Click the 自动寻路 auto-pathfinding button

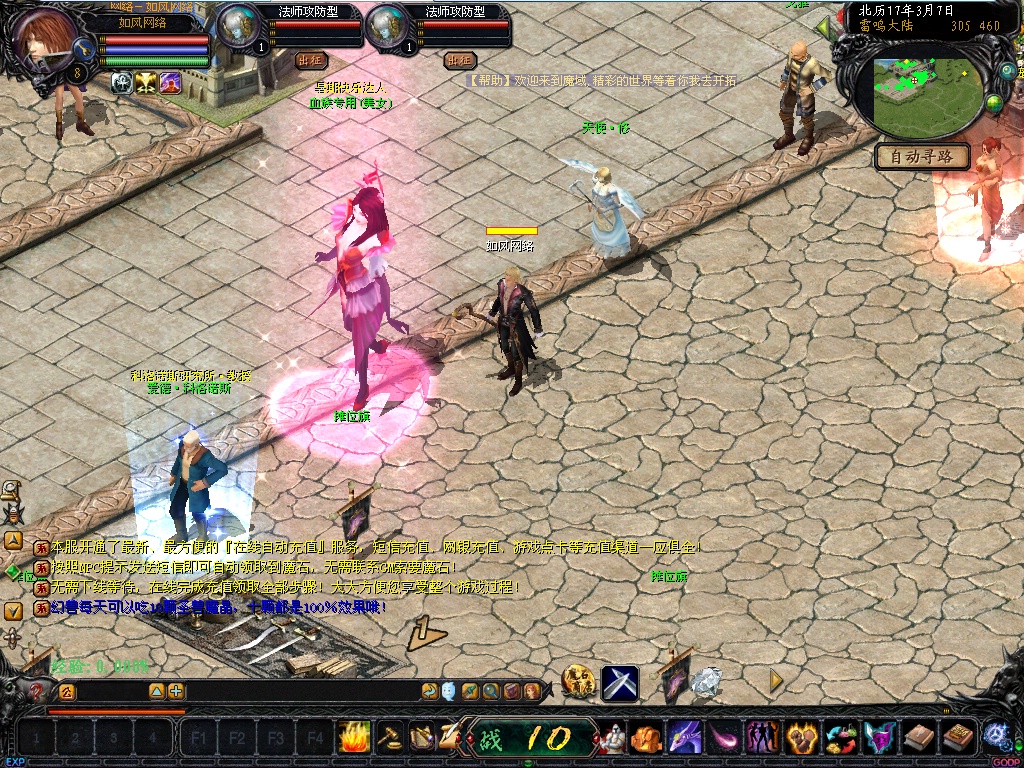click(922, 156)
